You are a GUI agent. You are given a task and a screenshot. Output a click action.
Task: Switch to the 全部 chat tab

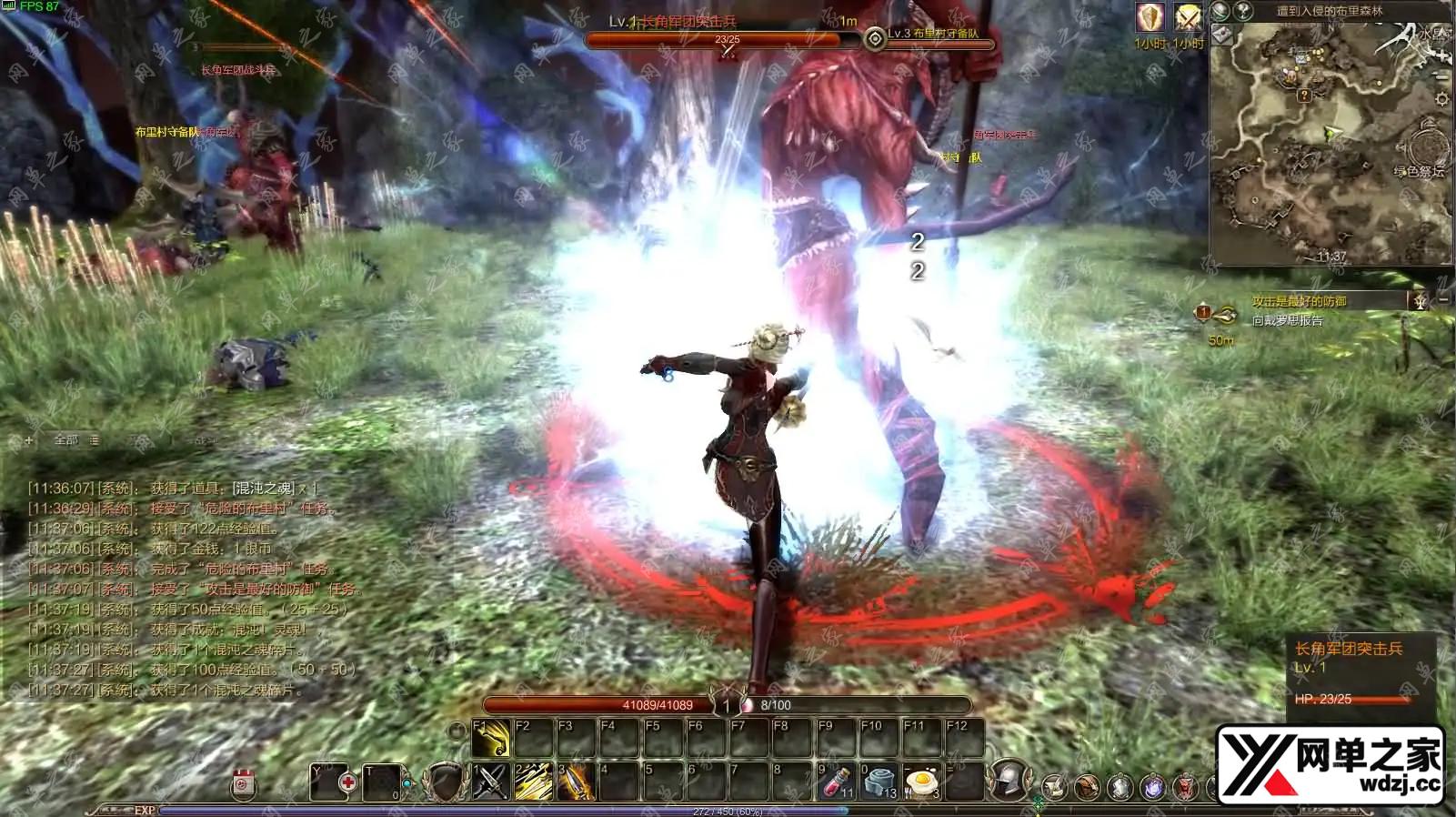66,440
